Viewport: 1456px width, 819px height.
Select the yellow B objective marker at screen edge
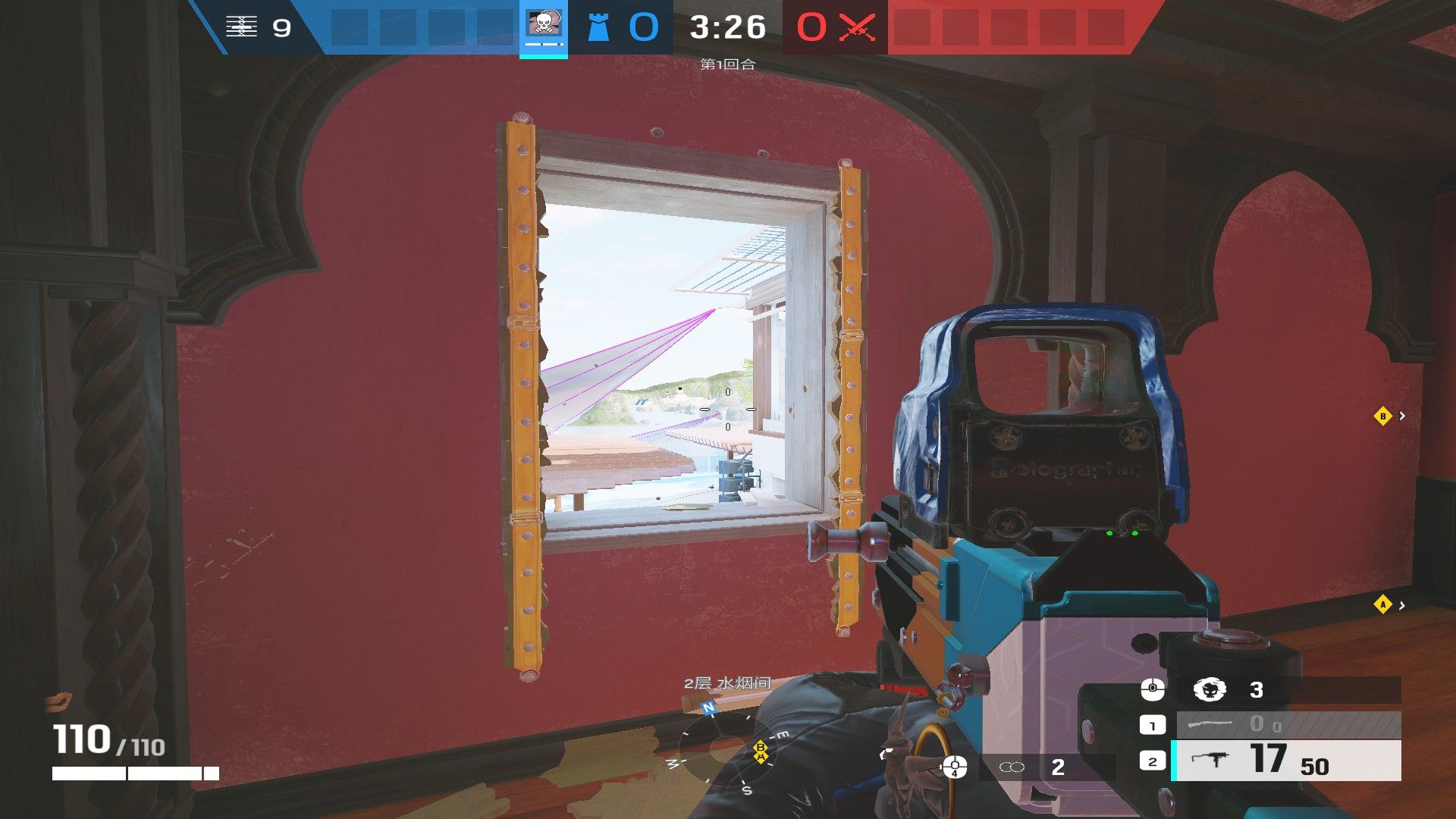click(1382, 416)
